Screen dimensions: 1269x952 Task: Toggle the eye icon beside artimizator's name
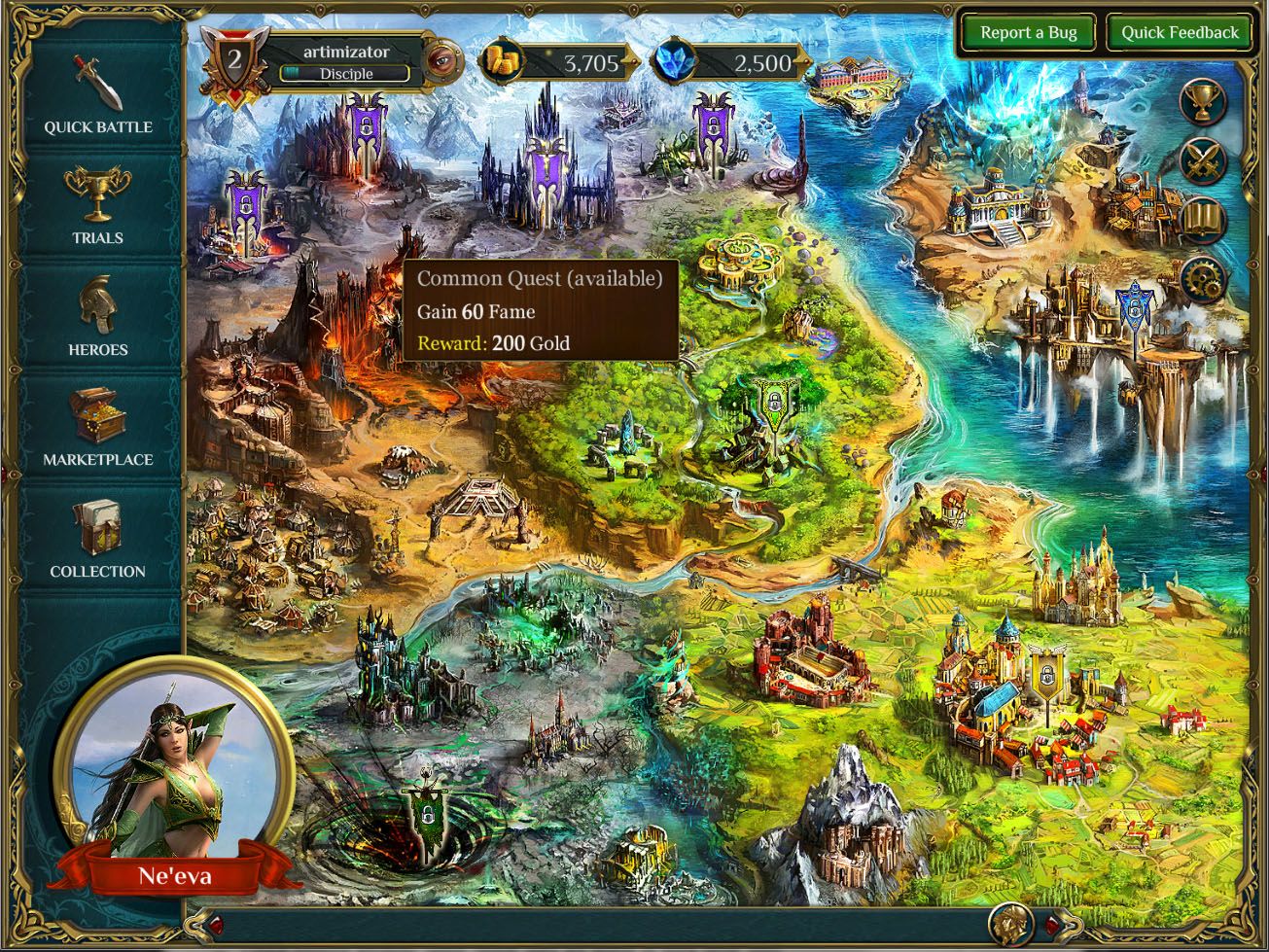(443, 60)
